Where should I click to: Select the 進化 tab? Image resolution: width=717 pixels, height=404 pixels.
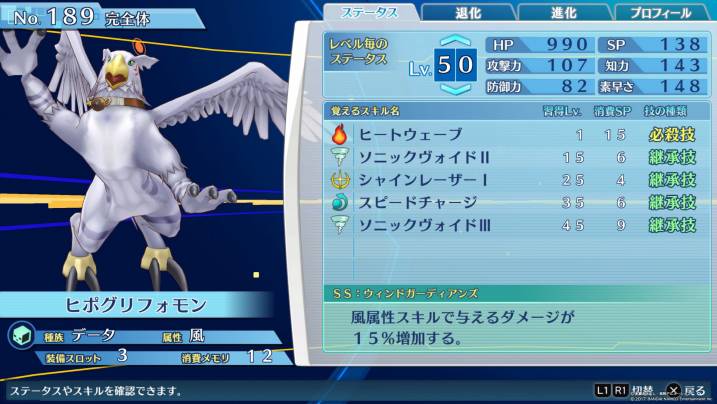[562, 12]
